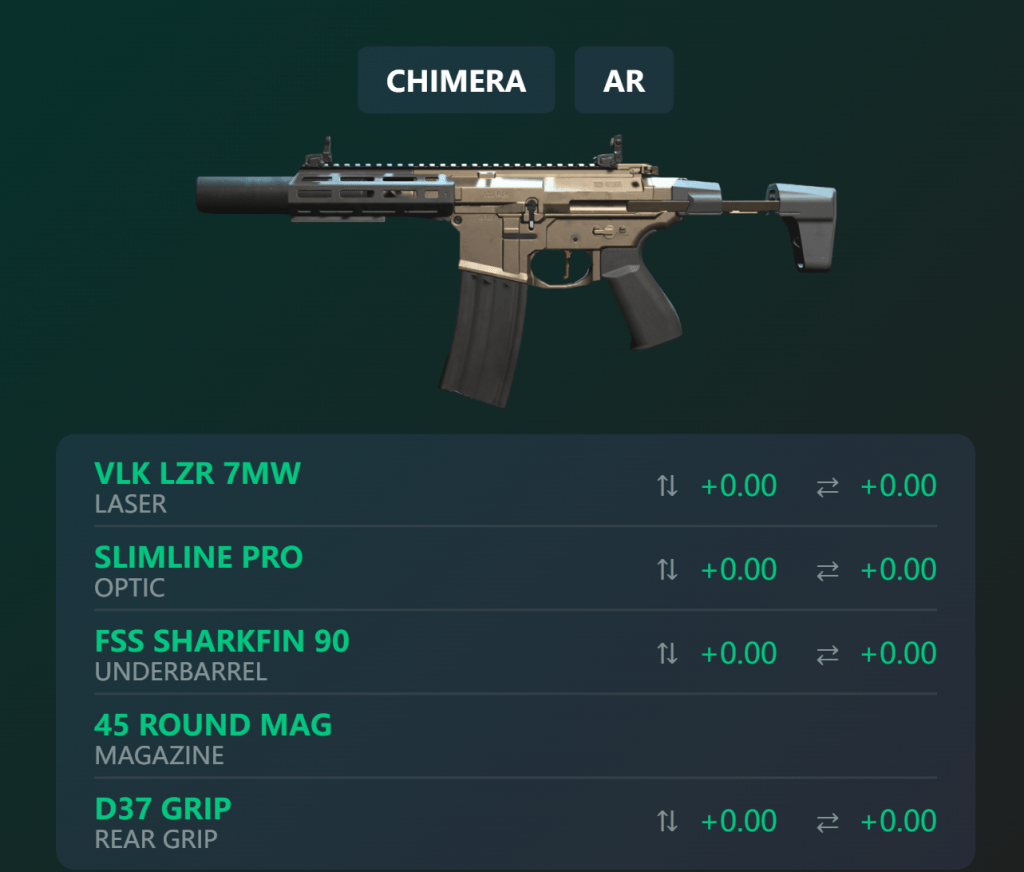
Task: Select the Slimline Pro optic row
Action: click(x=198, y=557)
